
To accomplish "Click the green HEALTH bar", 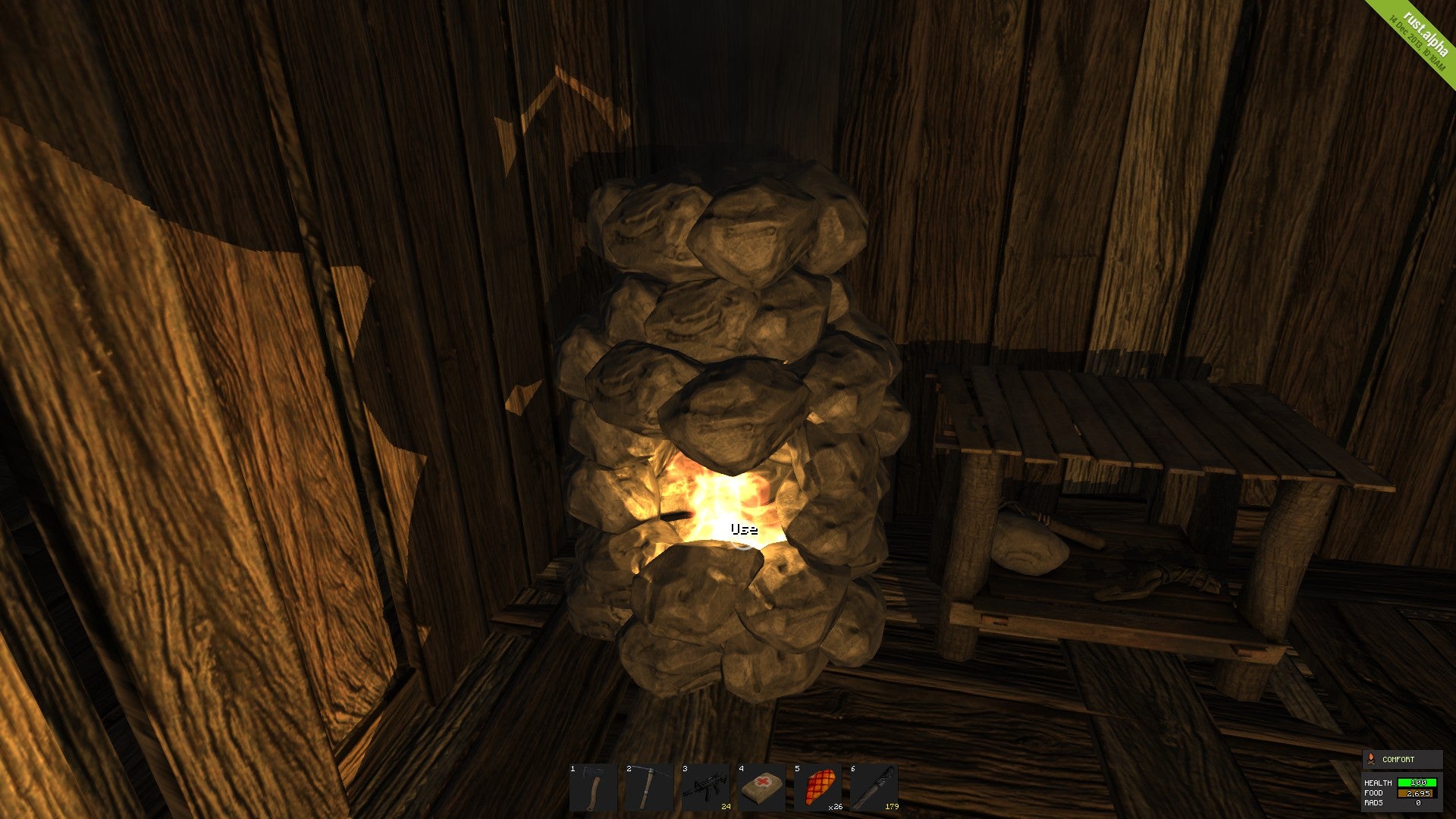I will [x=1417, y=783].
